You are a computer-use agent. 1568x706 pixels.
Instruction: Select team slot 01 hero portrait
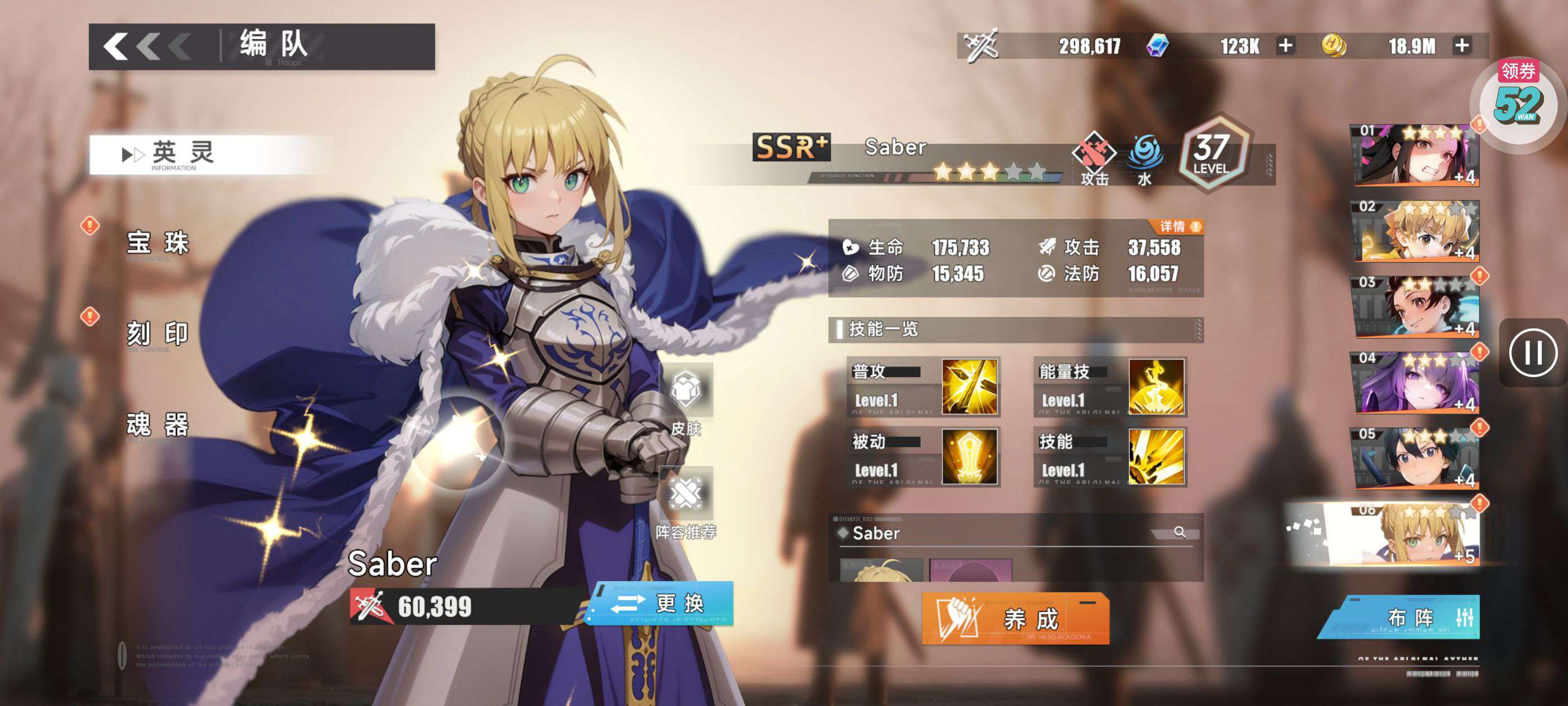tap(1415, 155)
